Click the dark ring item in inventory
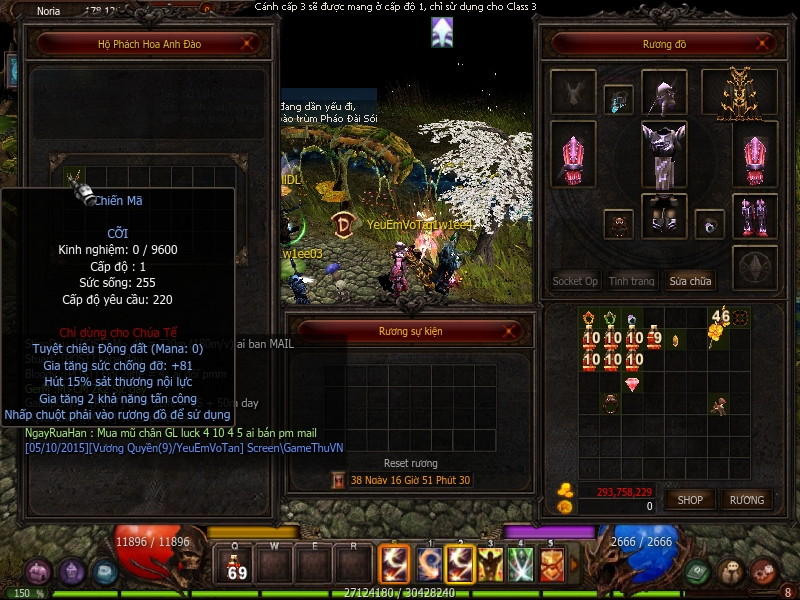Screen dimensions: 800x600 click(610, 404)
